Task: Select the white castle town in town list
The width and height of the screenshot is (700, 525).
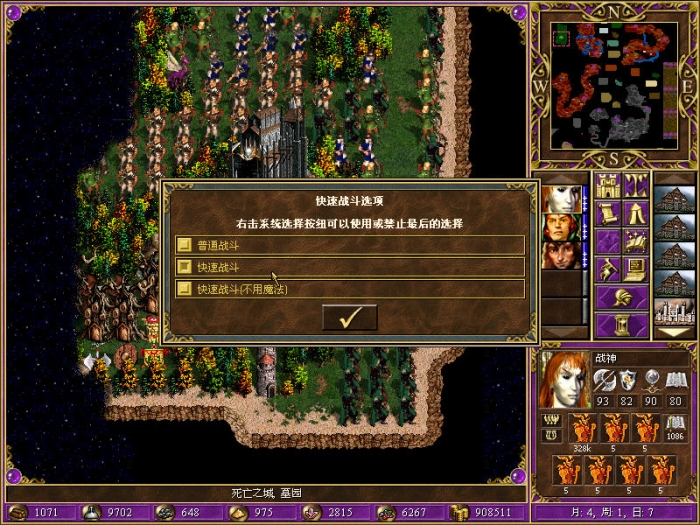Action: click(675, 311)
